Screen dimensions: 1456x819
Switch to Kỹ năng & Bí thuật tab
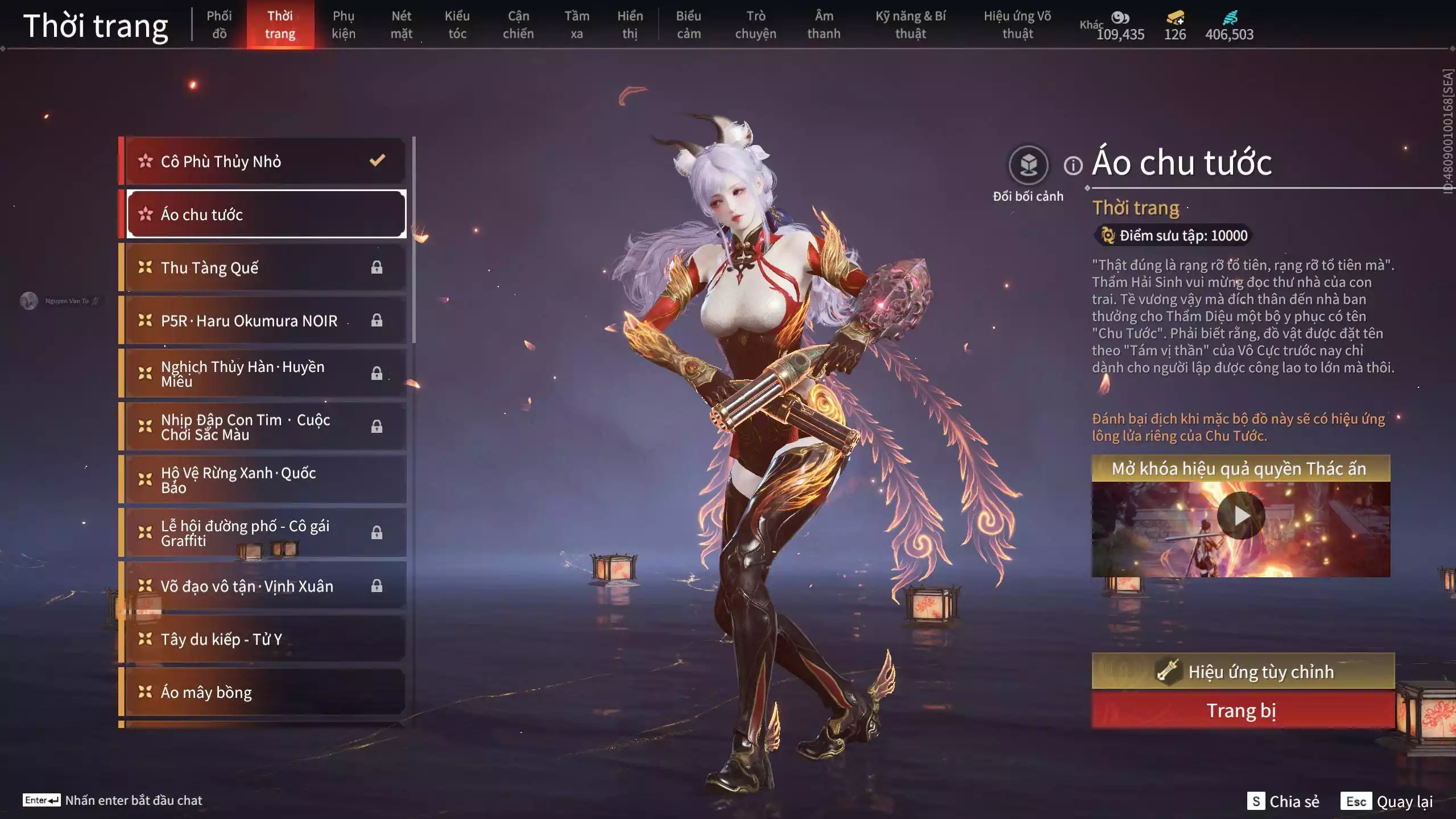[x=911, y=25]
